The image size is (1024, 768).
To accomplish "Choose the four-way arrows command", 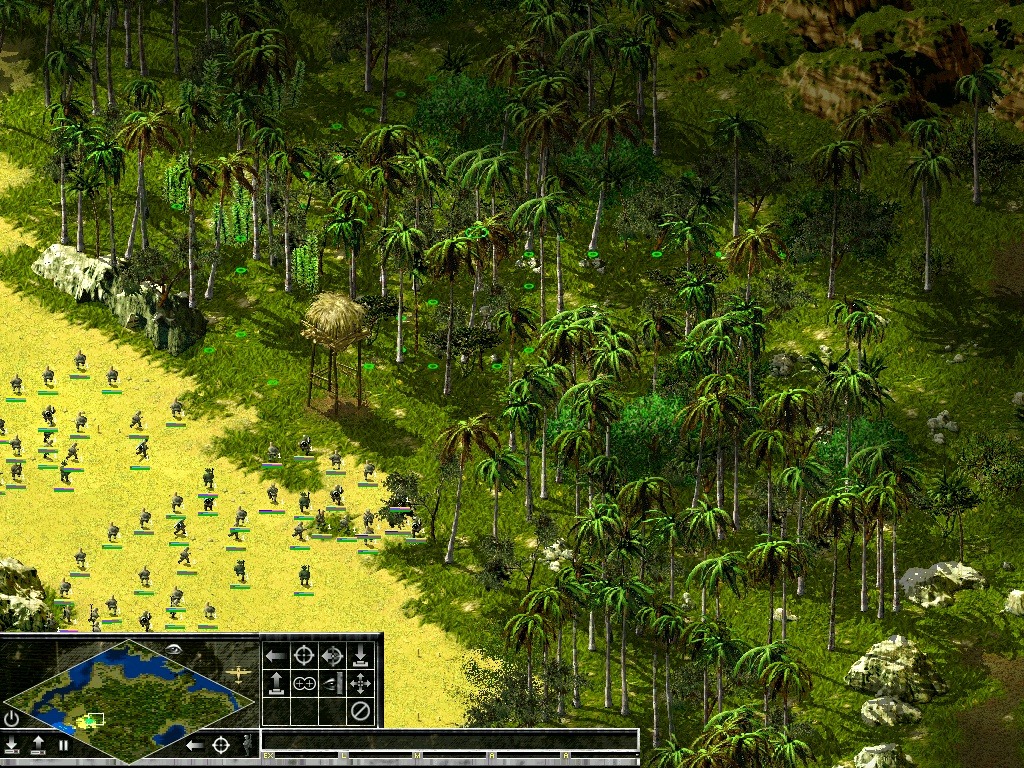I will 360,684.
